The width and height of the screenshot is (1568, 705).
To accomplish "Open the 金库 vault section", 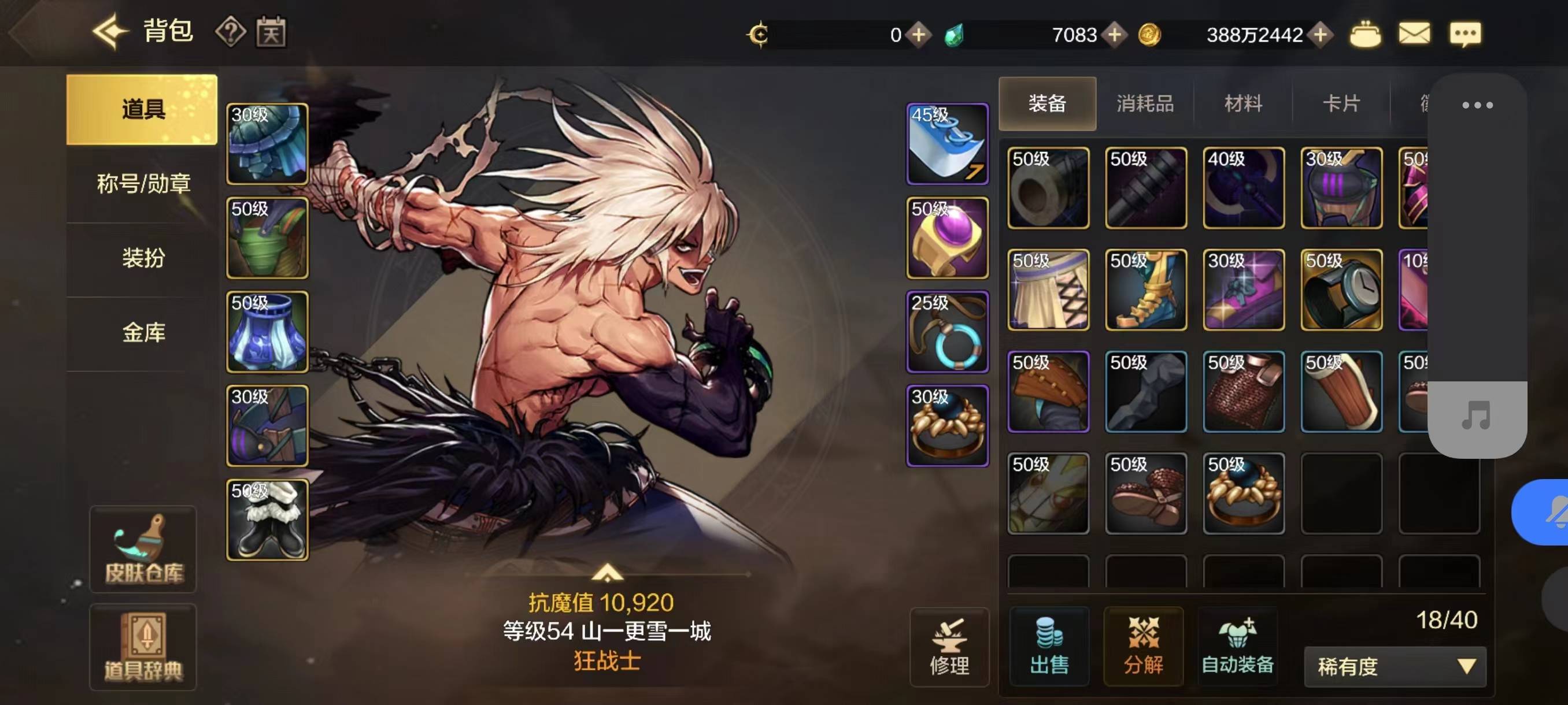I will pos(143,332).
